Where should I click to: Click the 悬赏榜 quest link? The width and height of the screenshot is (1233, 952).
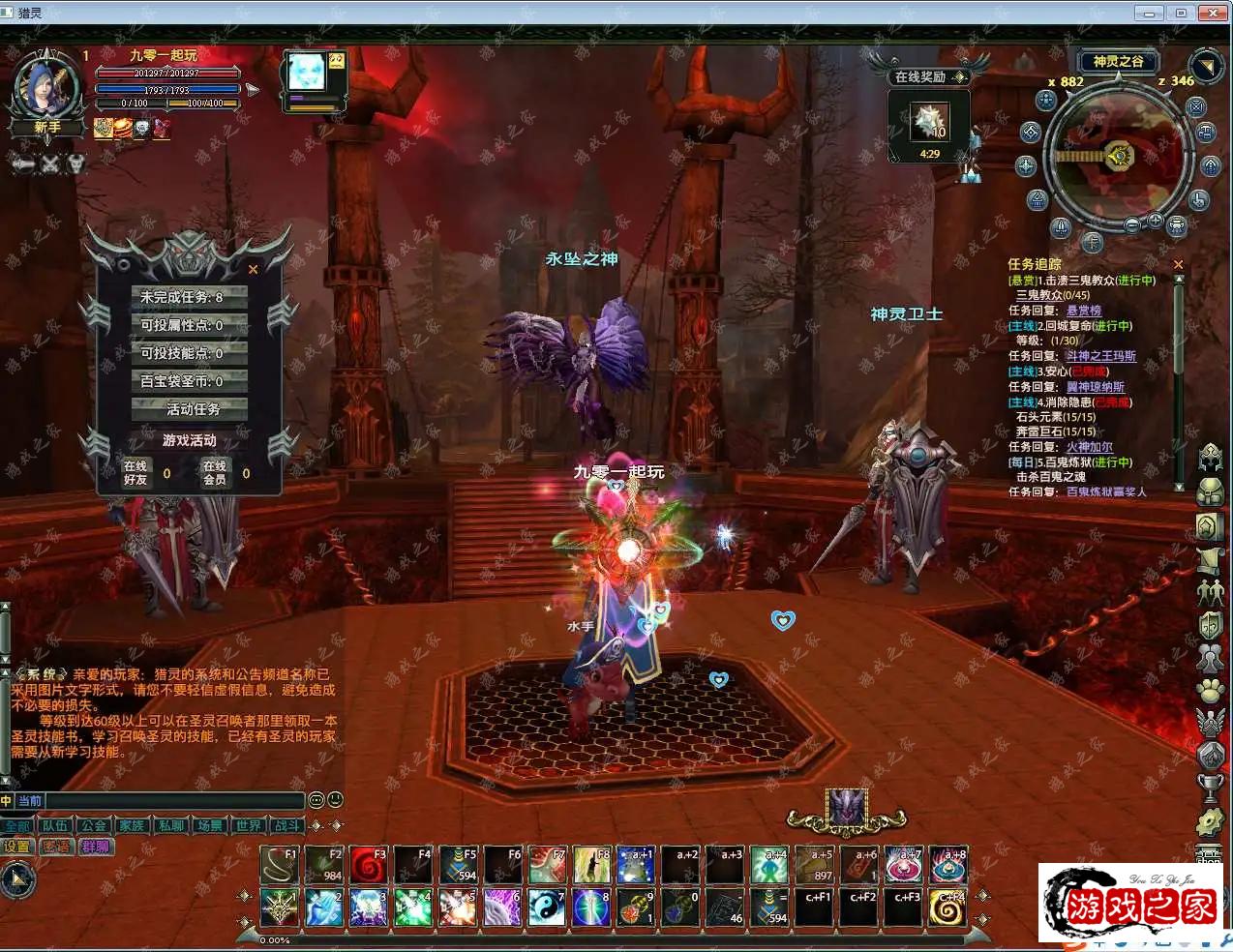tap(1083, 311)
